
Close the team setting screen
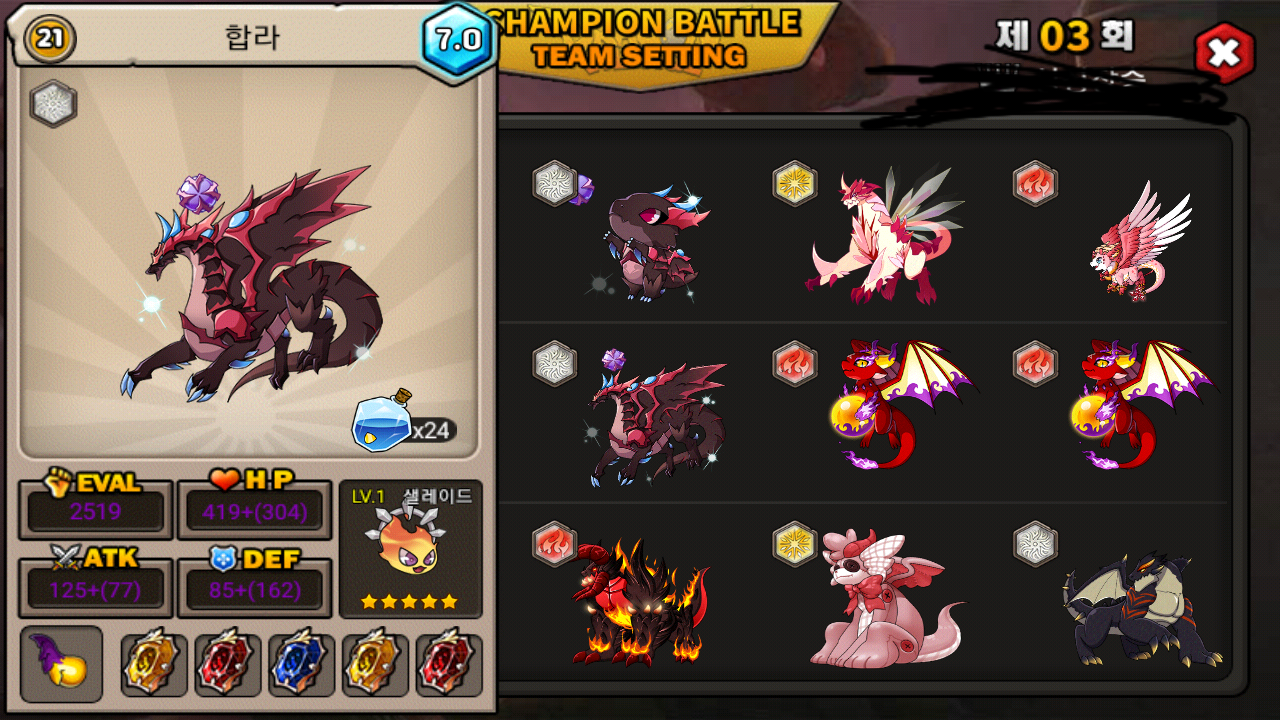tap(1224, 53)
